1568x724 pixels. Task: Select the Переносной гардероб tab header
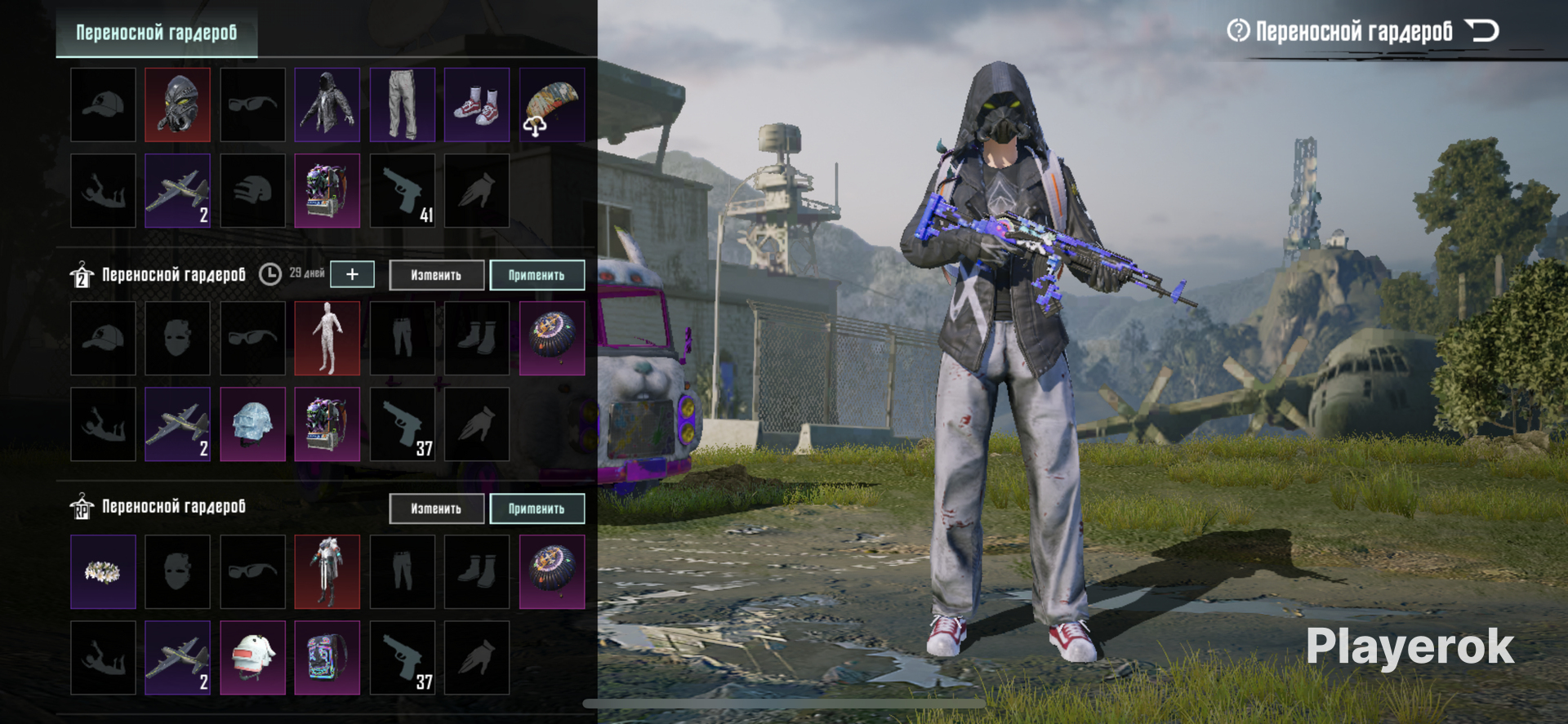point(156,33)
